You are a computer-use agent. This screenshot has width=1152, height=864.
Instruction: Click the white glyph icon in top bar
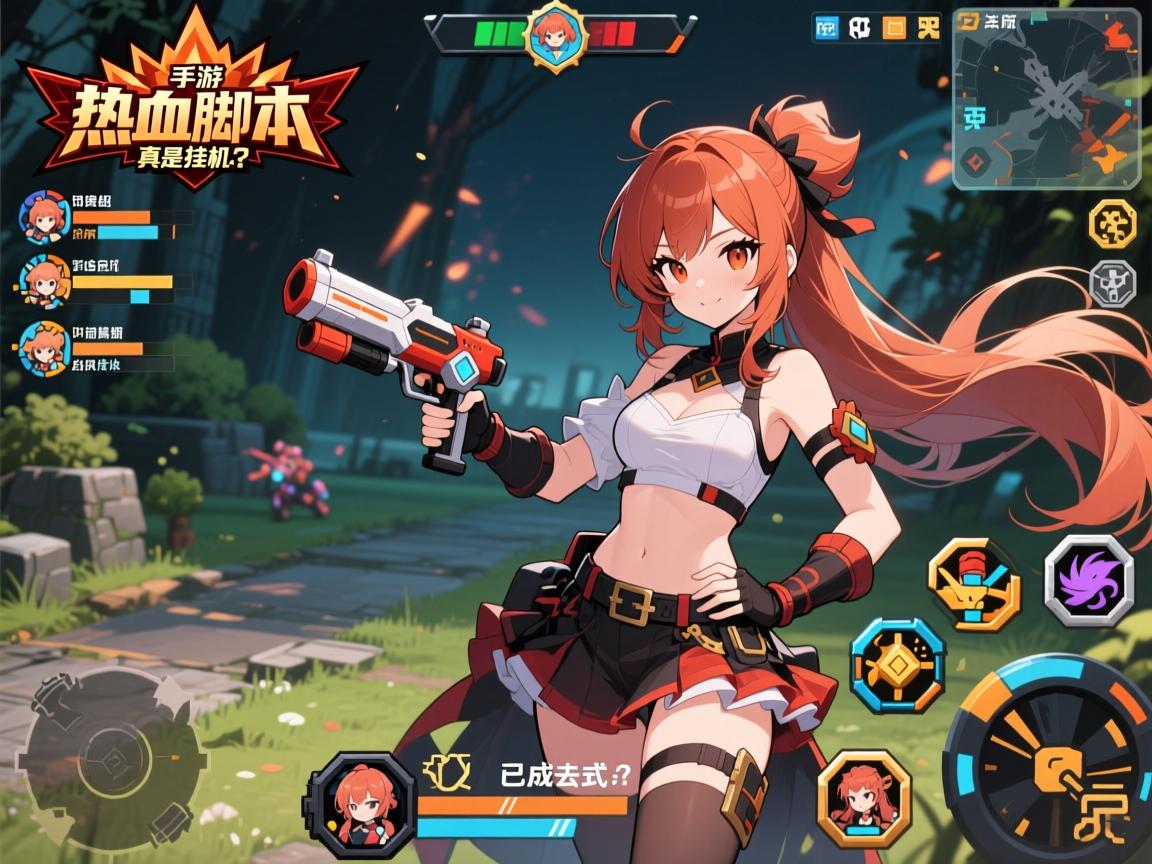pyautogui.click(x=859, y=28)
